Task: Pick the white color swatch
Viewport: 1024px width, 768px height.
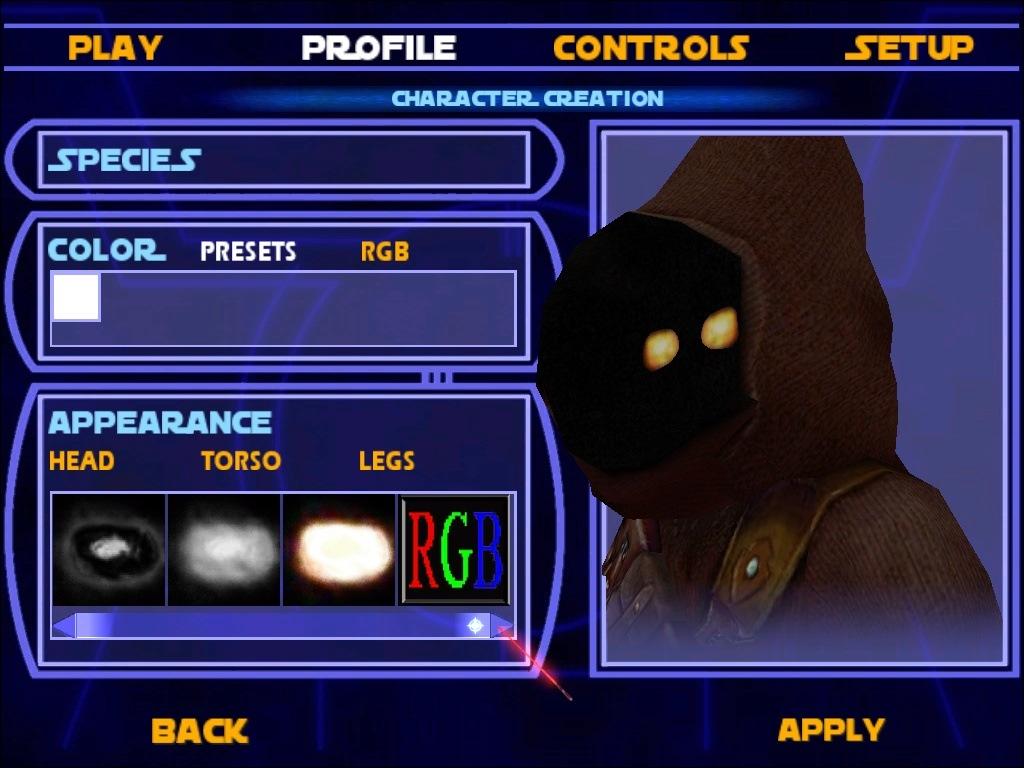Action: [76, 297]
